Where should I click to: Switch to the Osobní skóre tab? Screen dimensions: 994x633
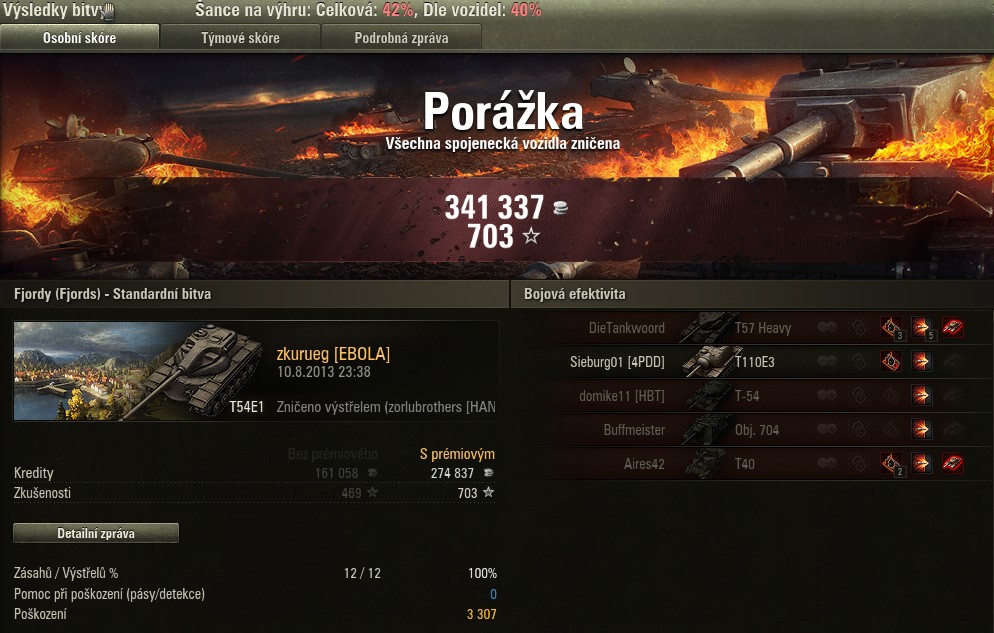[79, 38]
